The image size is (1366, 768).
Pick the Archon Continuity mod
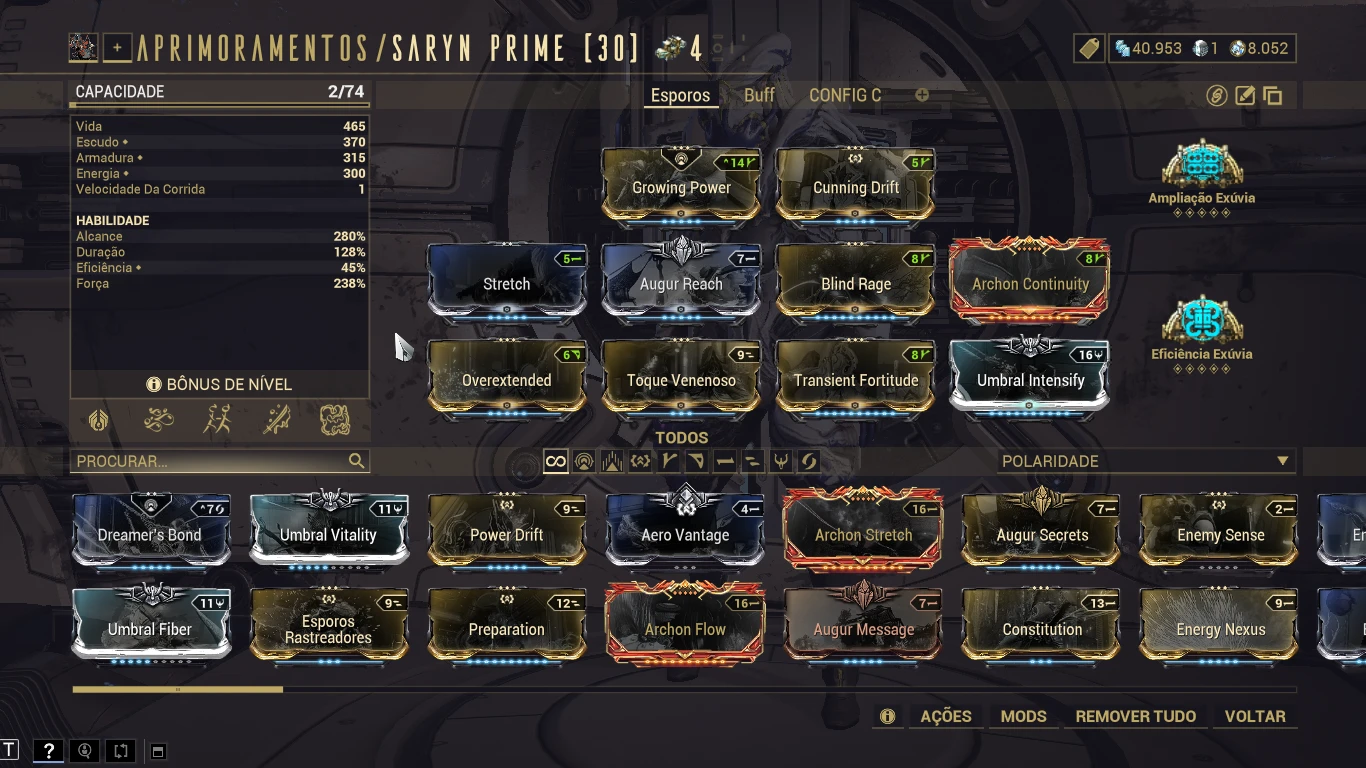1030,282
